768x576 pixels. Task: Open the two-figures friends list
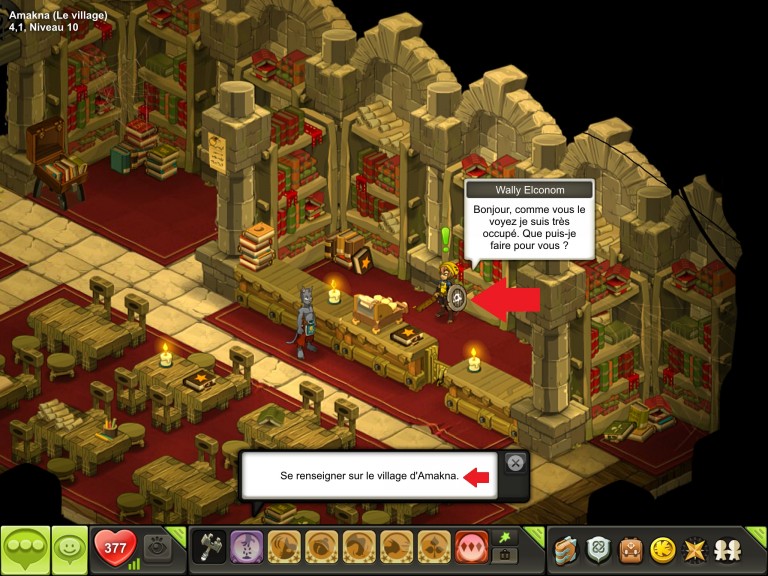pos(727,549)
